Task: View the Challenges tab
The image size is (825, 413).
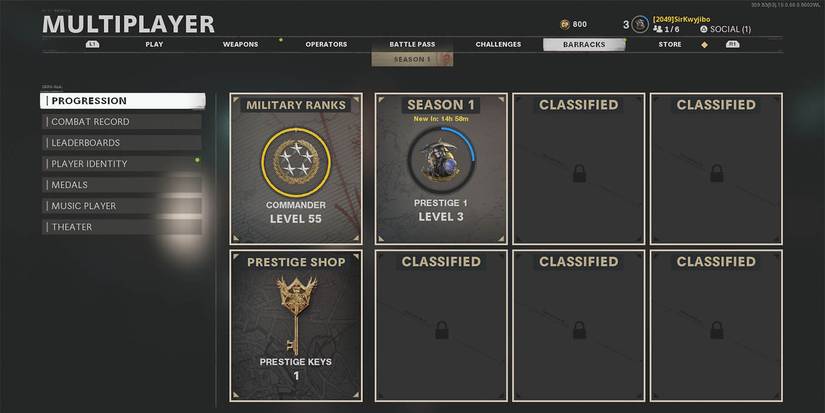Action: click(498, 44)
